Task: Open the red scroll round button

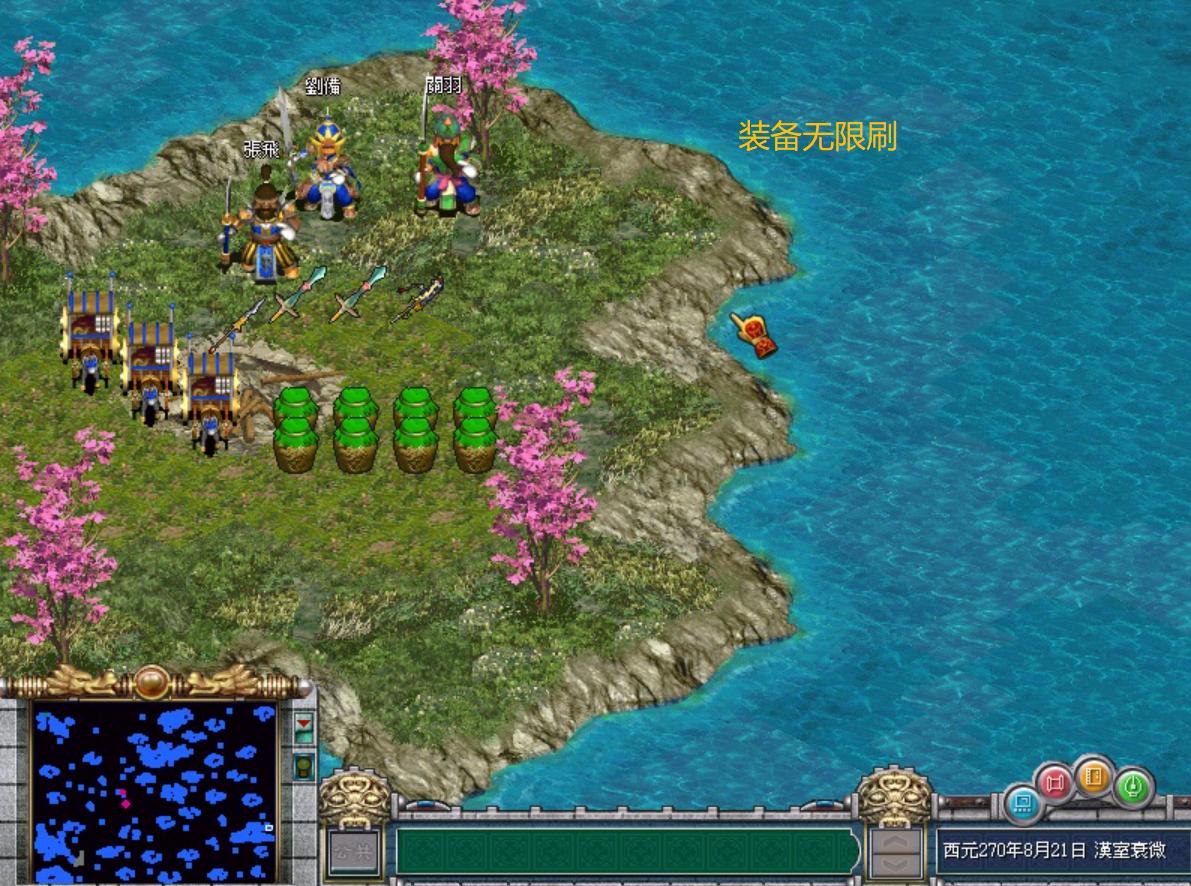Action: [x=1054, y=783]
